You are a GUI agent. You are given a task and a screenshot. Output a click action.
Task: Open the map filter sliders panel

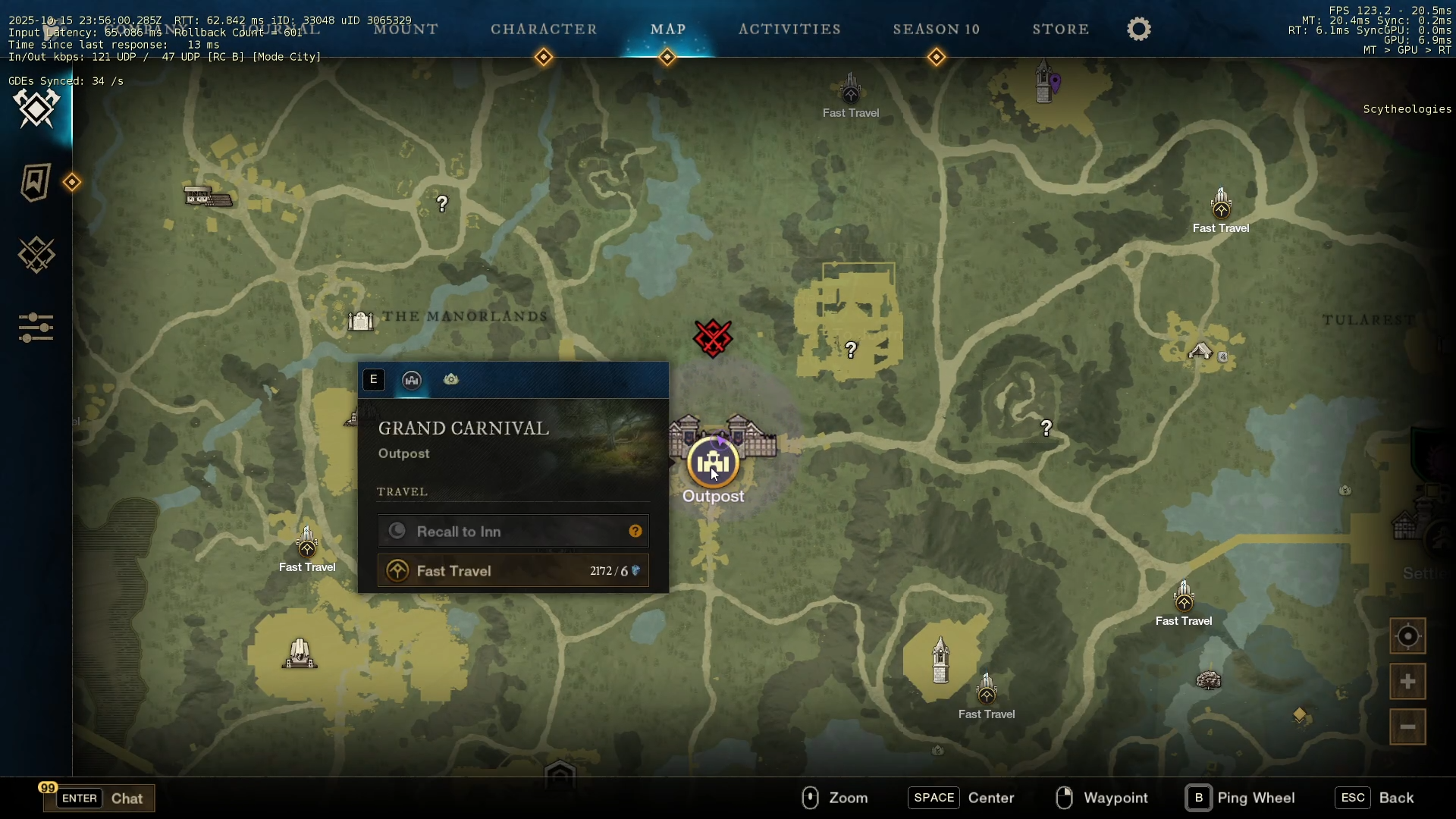36,328
